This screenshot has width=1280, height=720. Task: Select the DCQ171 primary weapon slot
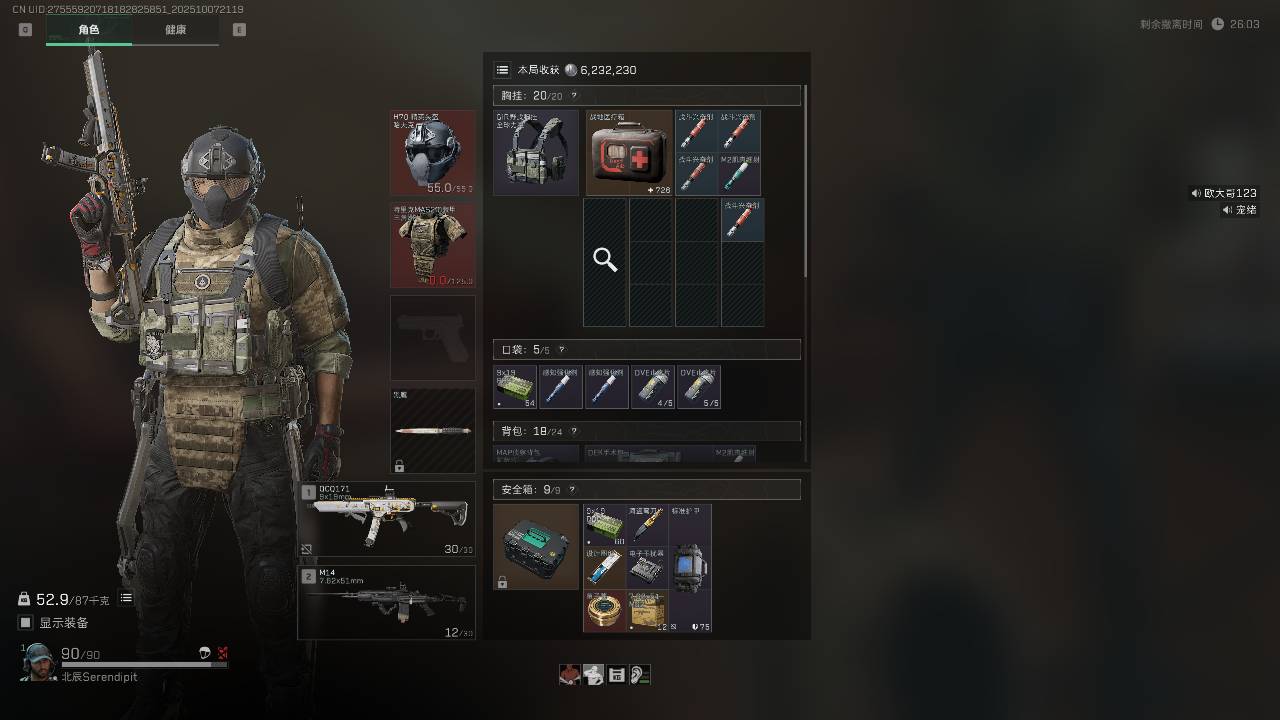coord(387,519)
